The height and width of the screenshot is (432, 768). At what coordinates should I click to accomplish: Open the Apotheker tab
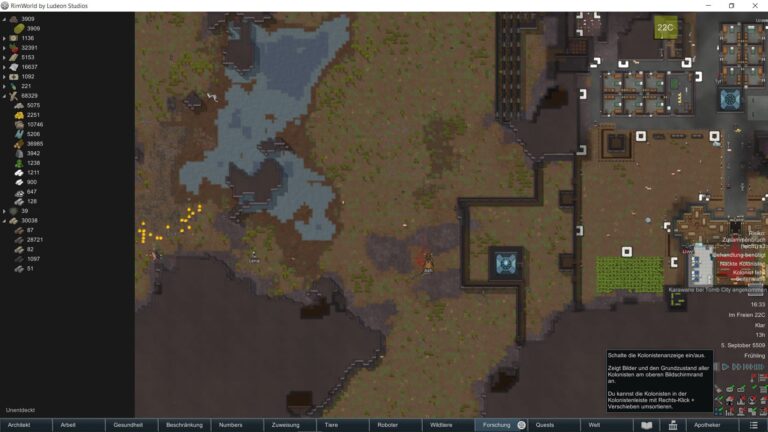[707, 425]
